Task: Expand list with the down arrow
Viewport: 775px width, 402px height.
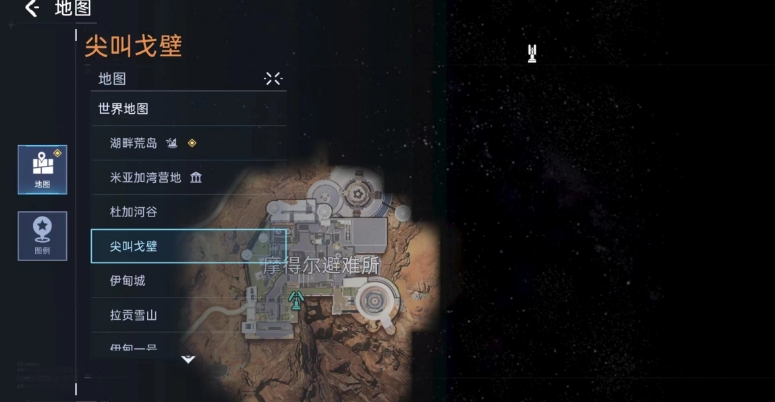Action: 188,358
